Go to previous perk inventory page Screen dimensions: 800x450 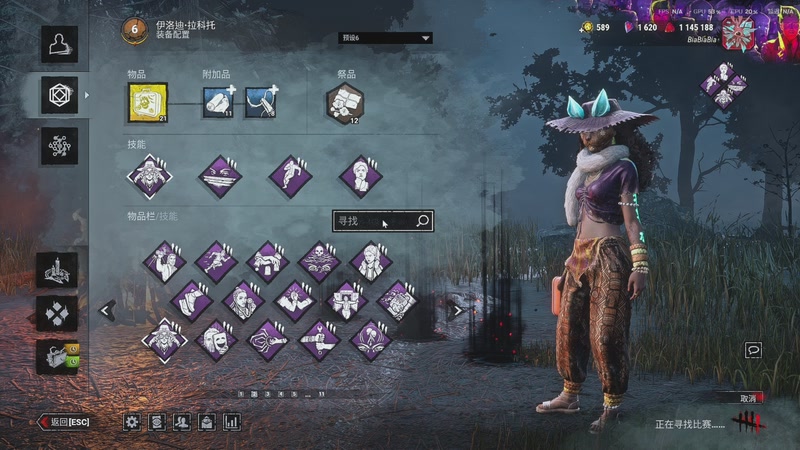point(107,311)
